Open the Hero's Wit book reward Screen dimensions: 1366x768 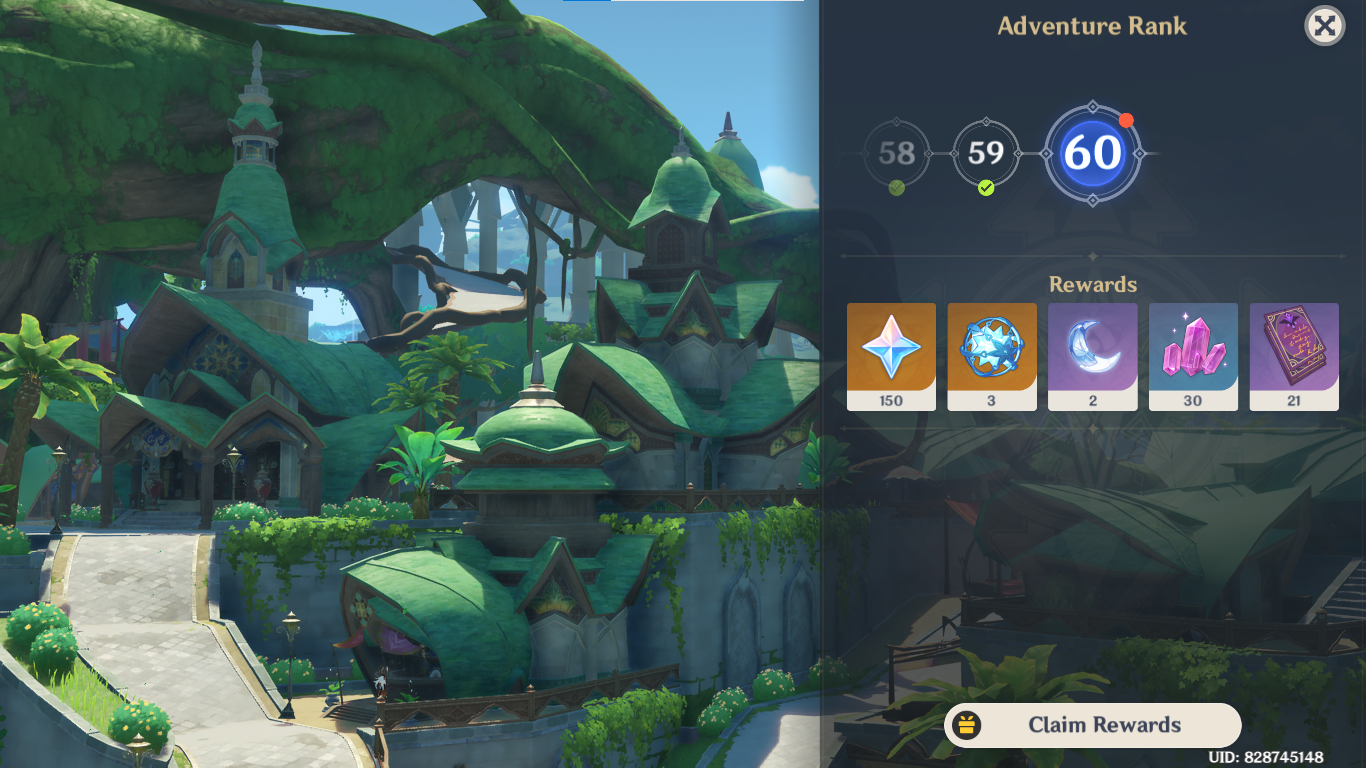tap(1294, 350)
